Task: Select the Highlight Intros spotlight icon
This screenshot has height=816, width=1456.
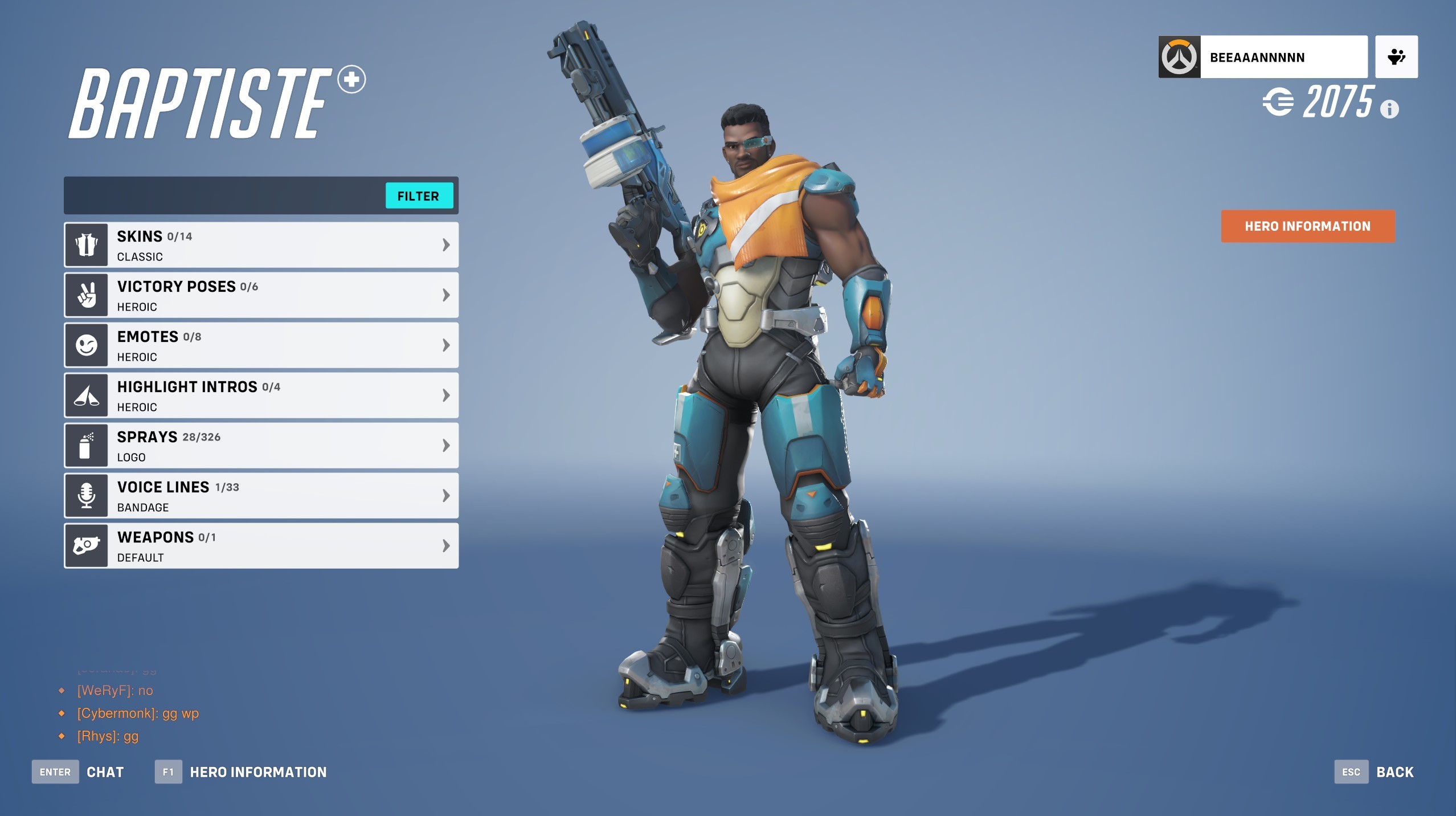Action: coord(86,394)
